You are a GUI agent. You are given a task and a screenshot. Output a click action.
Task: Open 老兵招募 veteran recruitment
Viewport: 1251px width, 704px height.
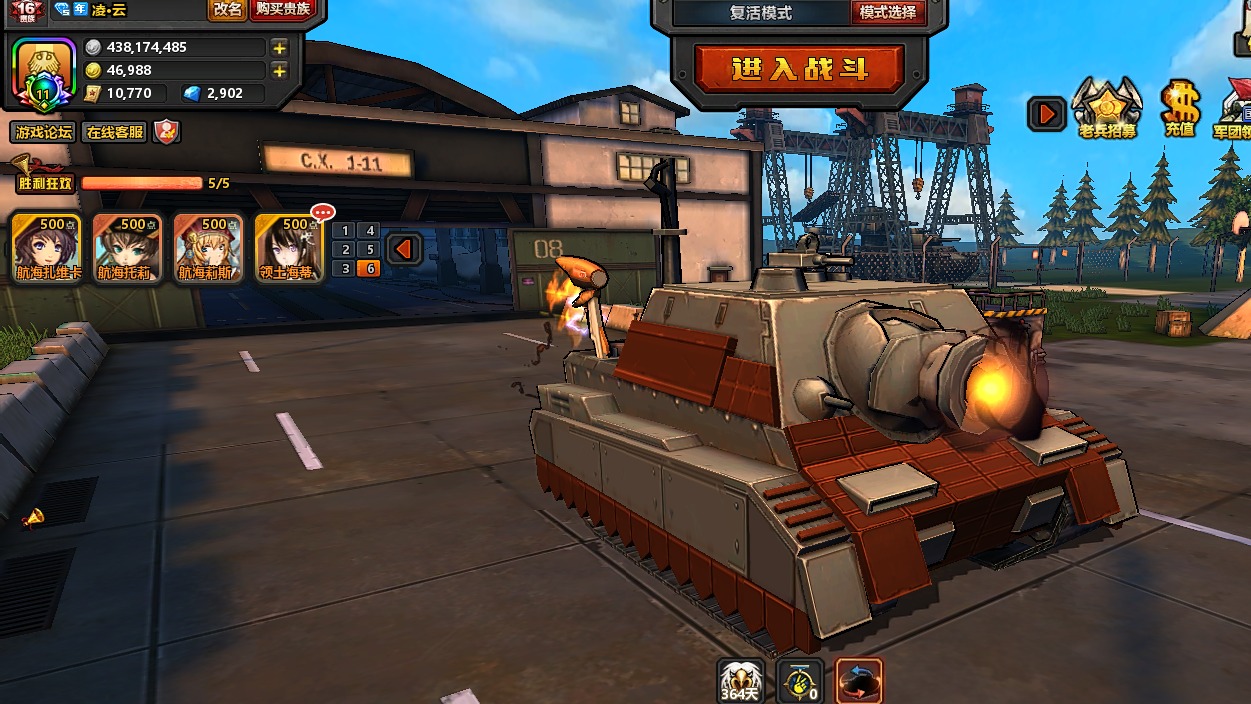click(1106, 108)
